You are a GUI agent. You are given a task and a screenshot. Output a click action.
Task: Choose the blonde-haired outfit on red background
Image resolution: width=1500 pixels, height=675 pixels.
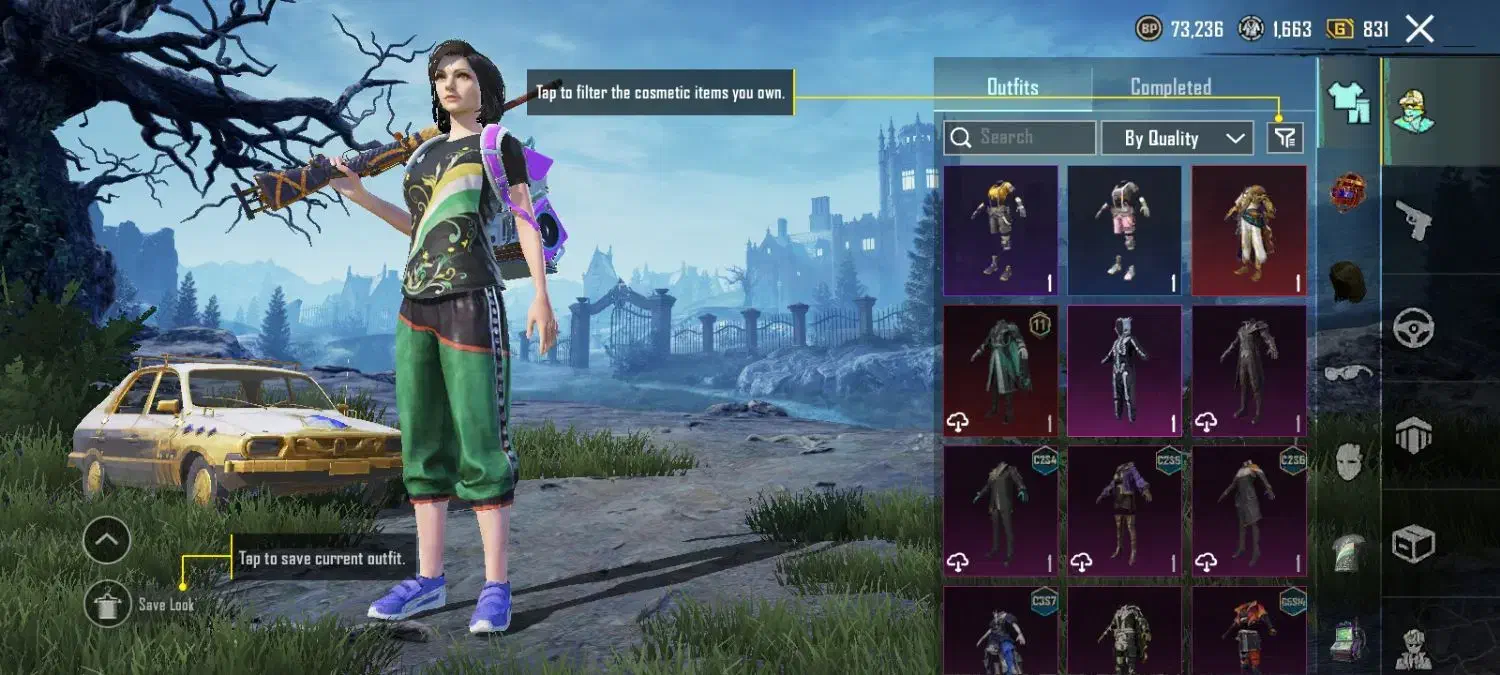coord(1248,230)
